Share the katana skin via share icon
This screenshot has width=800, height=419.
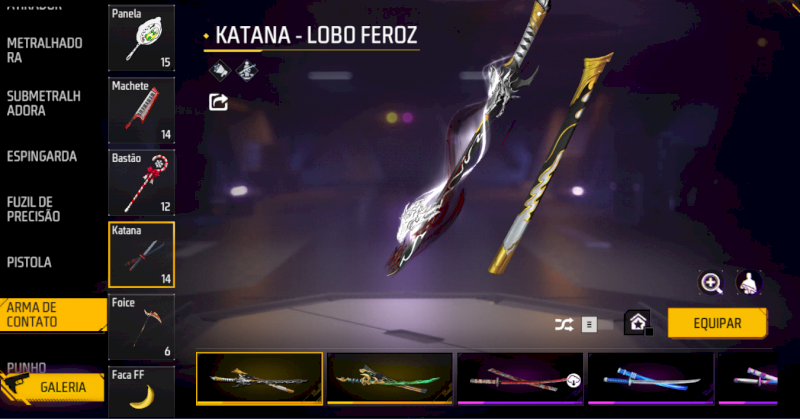[x=218, y=101]
